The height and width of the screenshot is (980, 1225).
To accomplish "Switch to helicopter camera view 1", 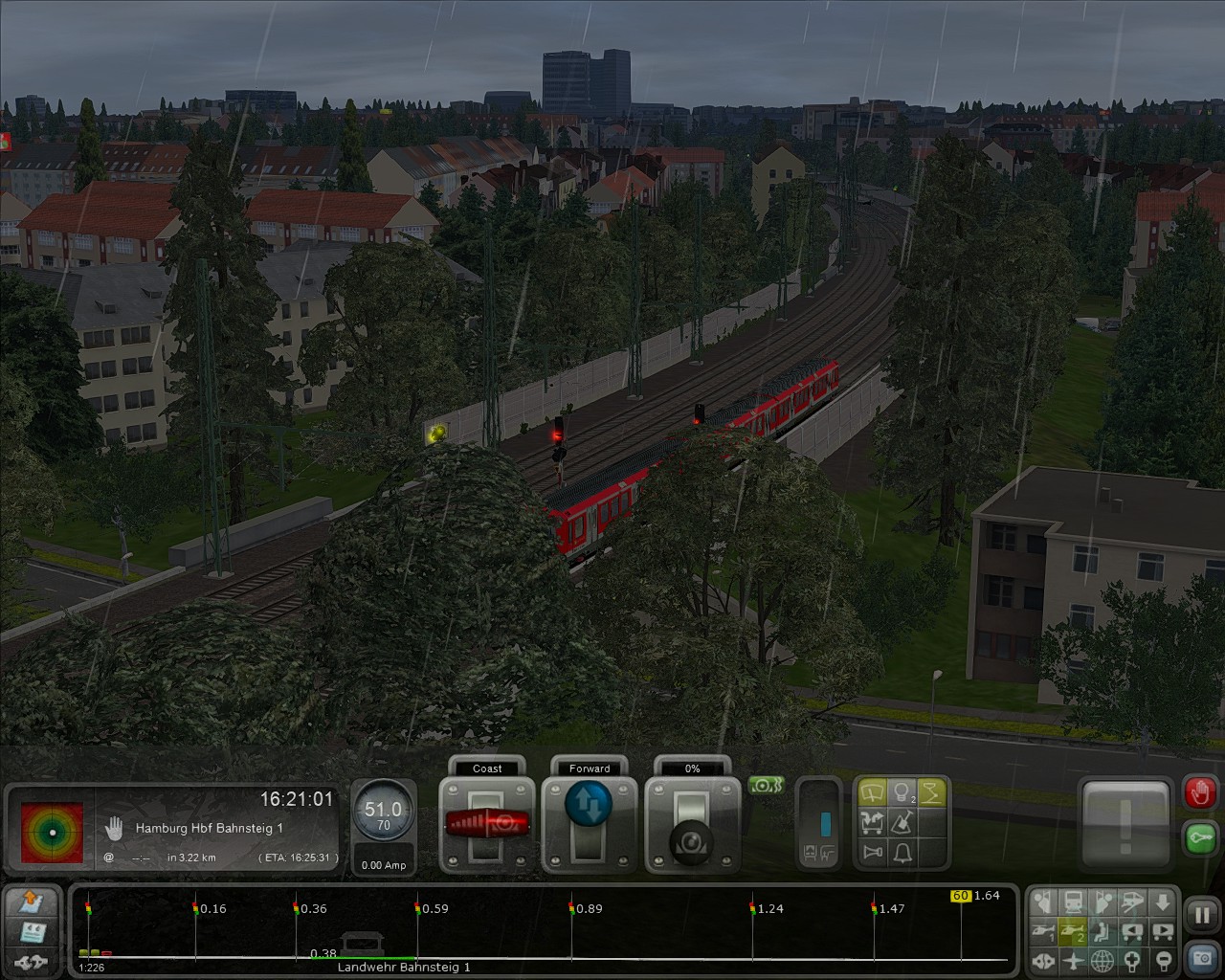I will [1044, 930].
